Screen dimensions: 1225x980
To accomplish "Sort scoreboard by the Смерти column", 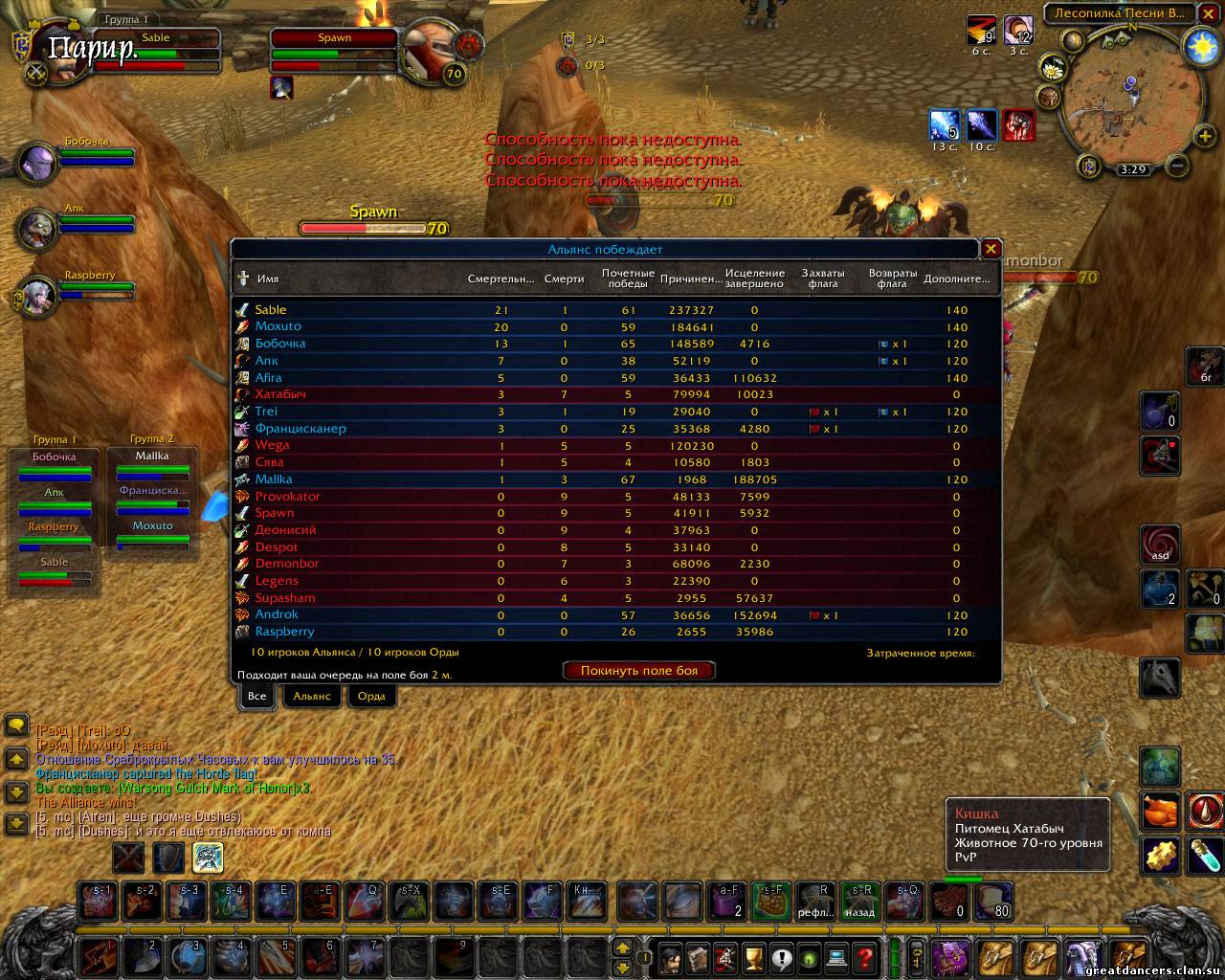I will point(564,278).
